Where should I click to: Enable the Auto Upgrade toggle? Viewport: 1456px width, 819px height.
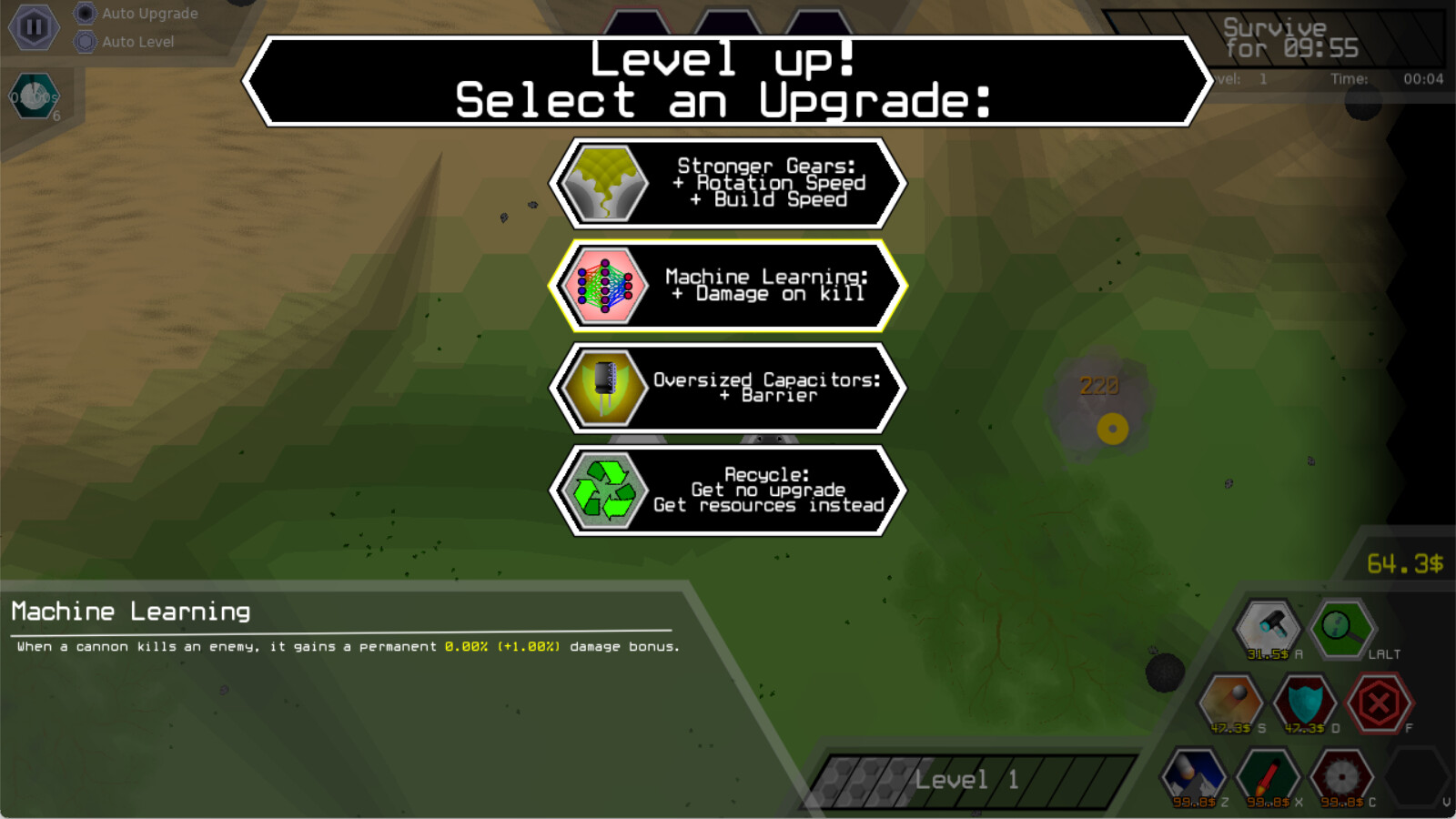click(85, 14)
